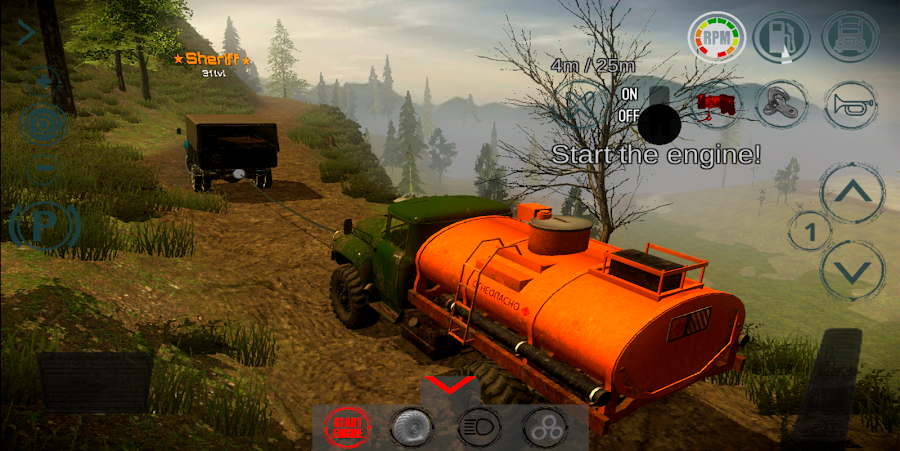Zoom camera out with minus button

click(x=43, y=168)
